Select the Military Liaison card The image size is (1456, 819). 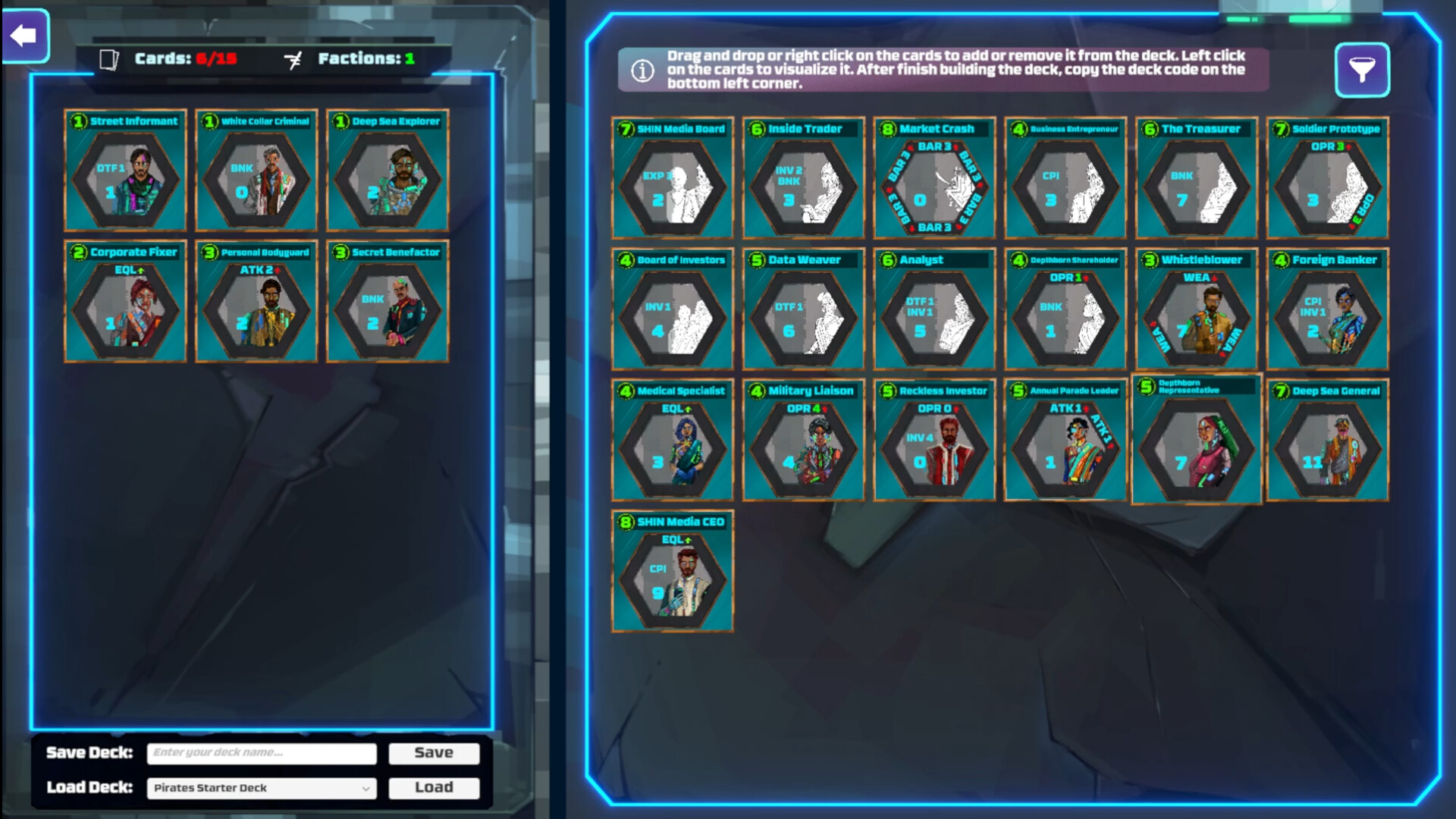[804, 441]
